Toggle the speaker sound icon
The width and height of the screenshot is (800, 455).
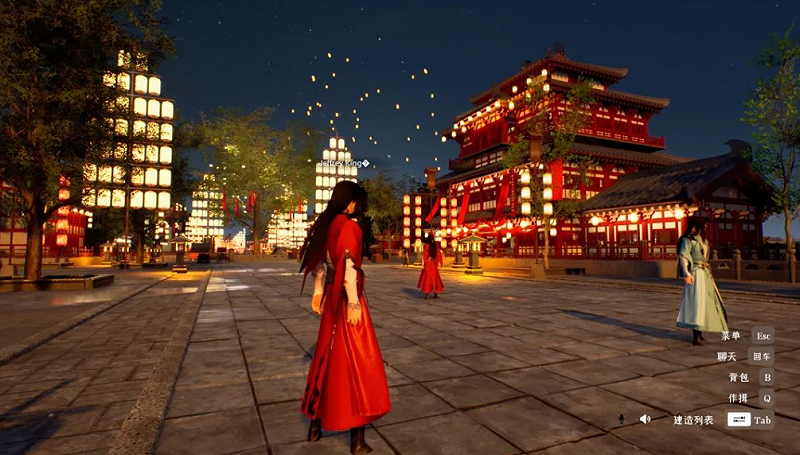(x=645, y=419)
